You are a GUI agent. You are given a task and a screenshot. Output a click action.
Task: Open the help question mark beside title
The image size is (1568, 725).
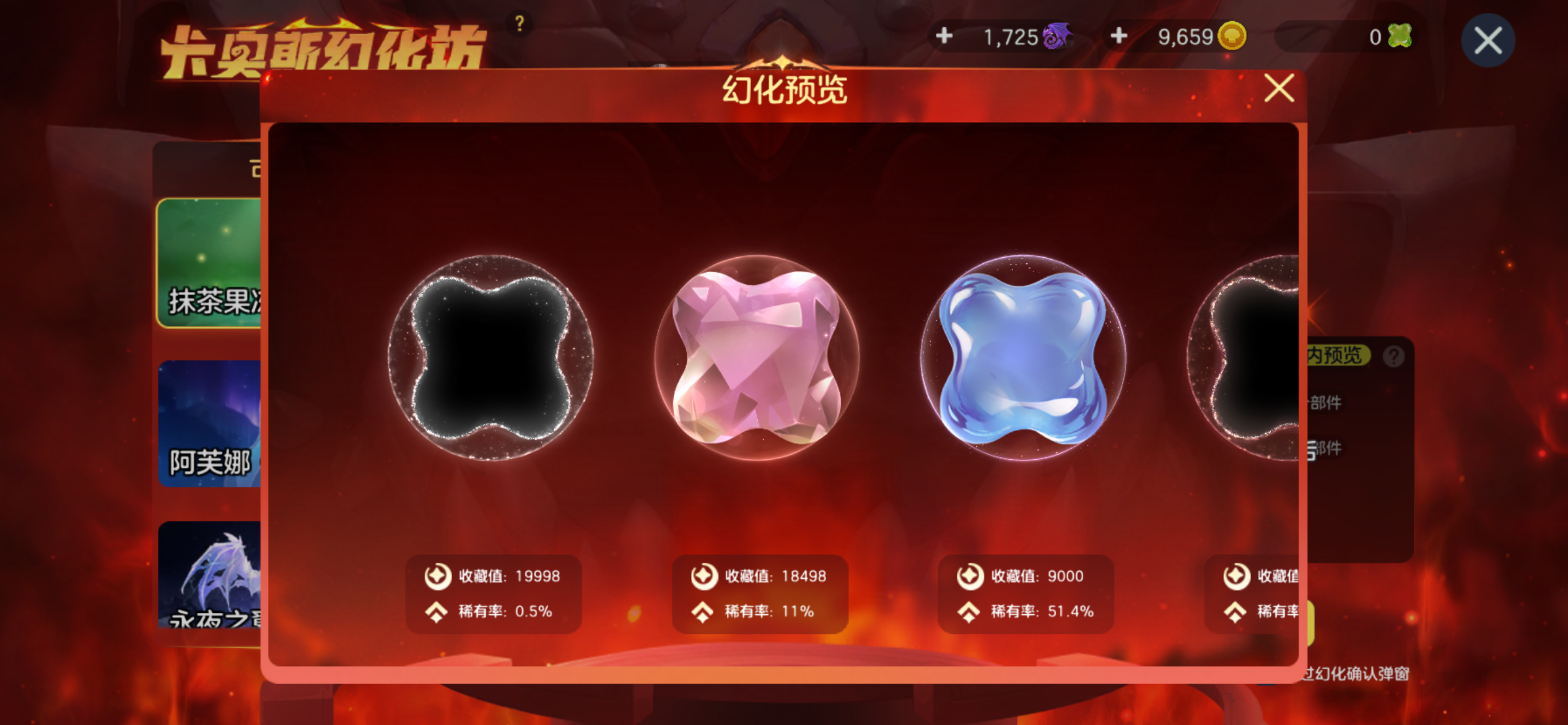[x=519, y=24]
